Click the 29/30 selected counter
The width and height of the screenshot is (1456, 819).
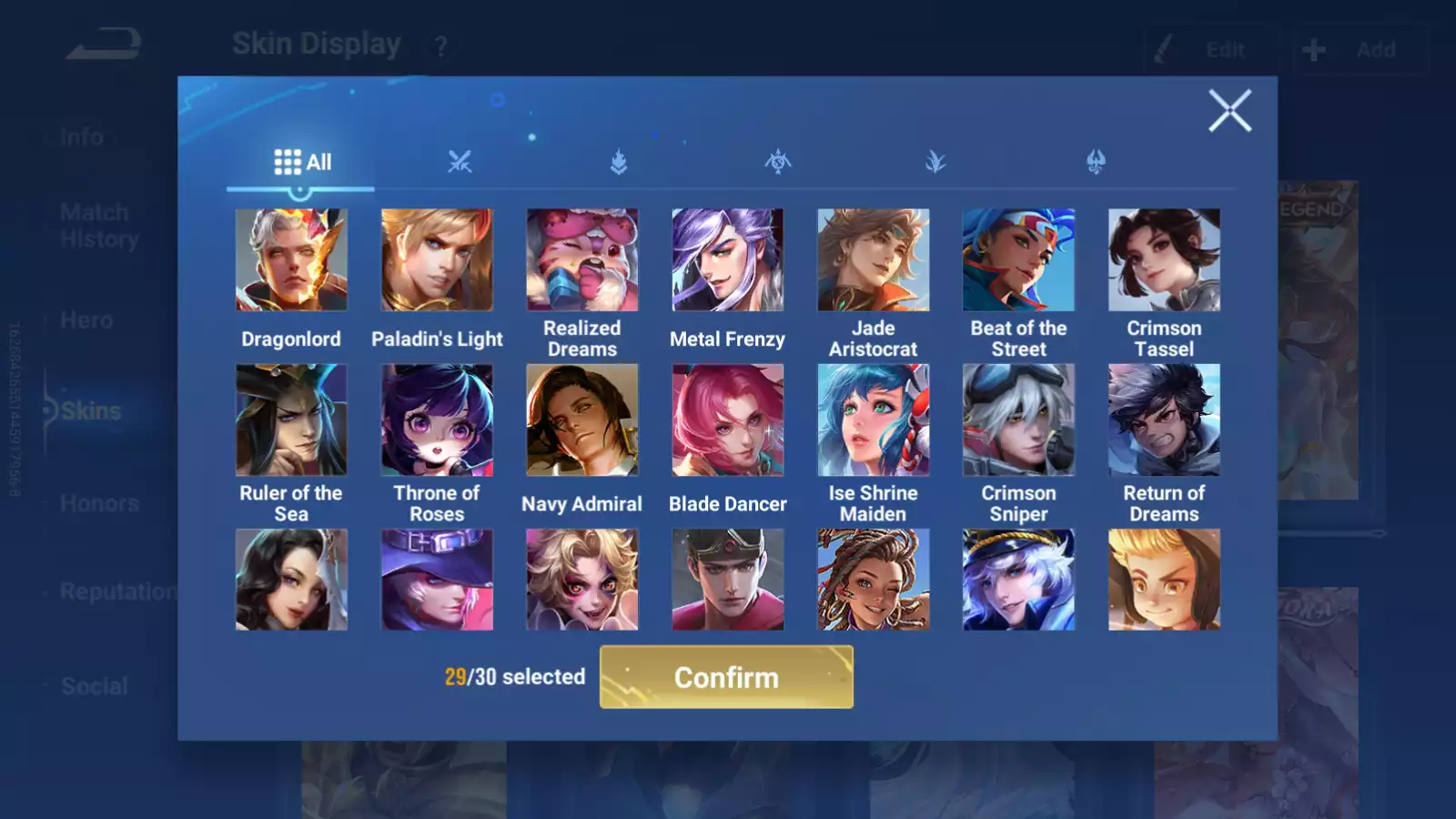[513, 677]
